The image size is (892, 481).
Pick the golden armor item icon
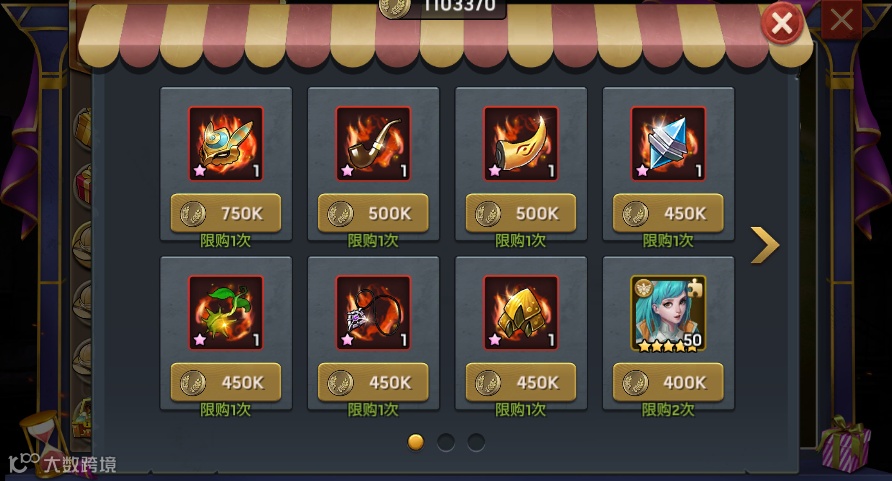[520, 313]
